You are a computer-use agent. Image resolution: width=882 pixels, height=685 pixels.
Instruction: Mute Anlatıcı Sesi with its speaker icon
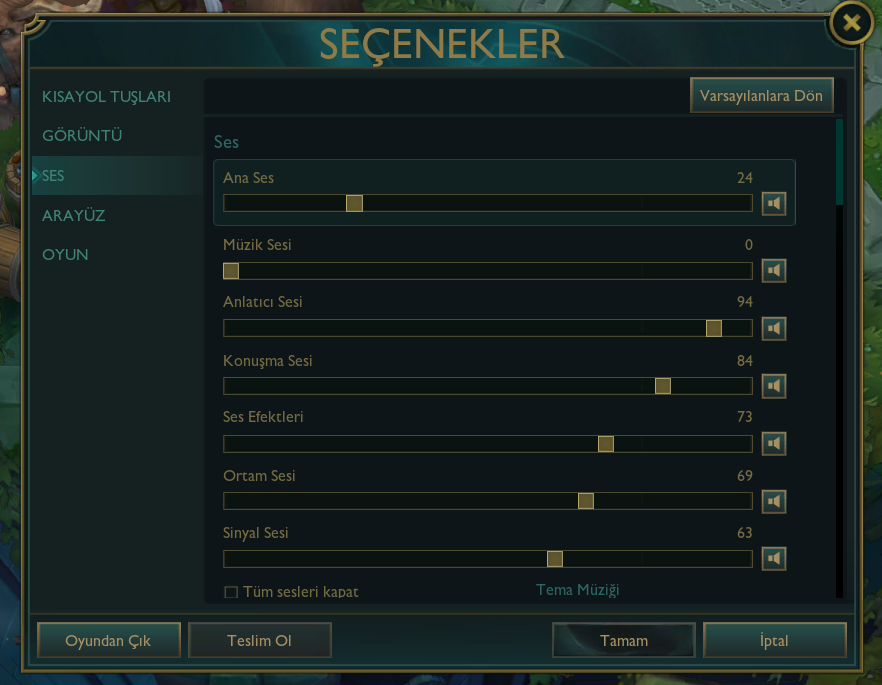click(773, 328)
